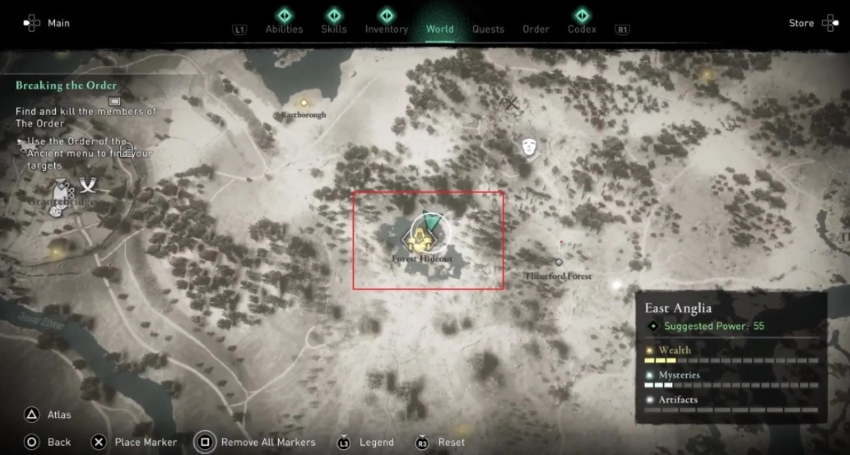Click the Artifacts progress row
Image resolution: width=850 pixels, height=455 pixels.
tap(731, 404)
